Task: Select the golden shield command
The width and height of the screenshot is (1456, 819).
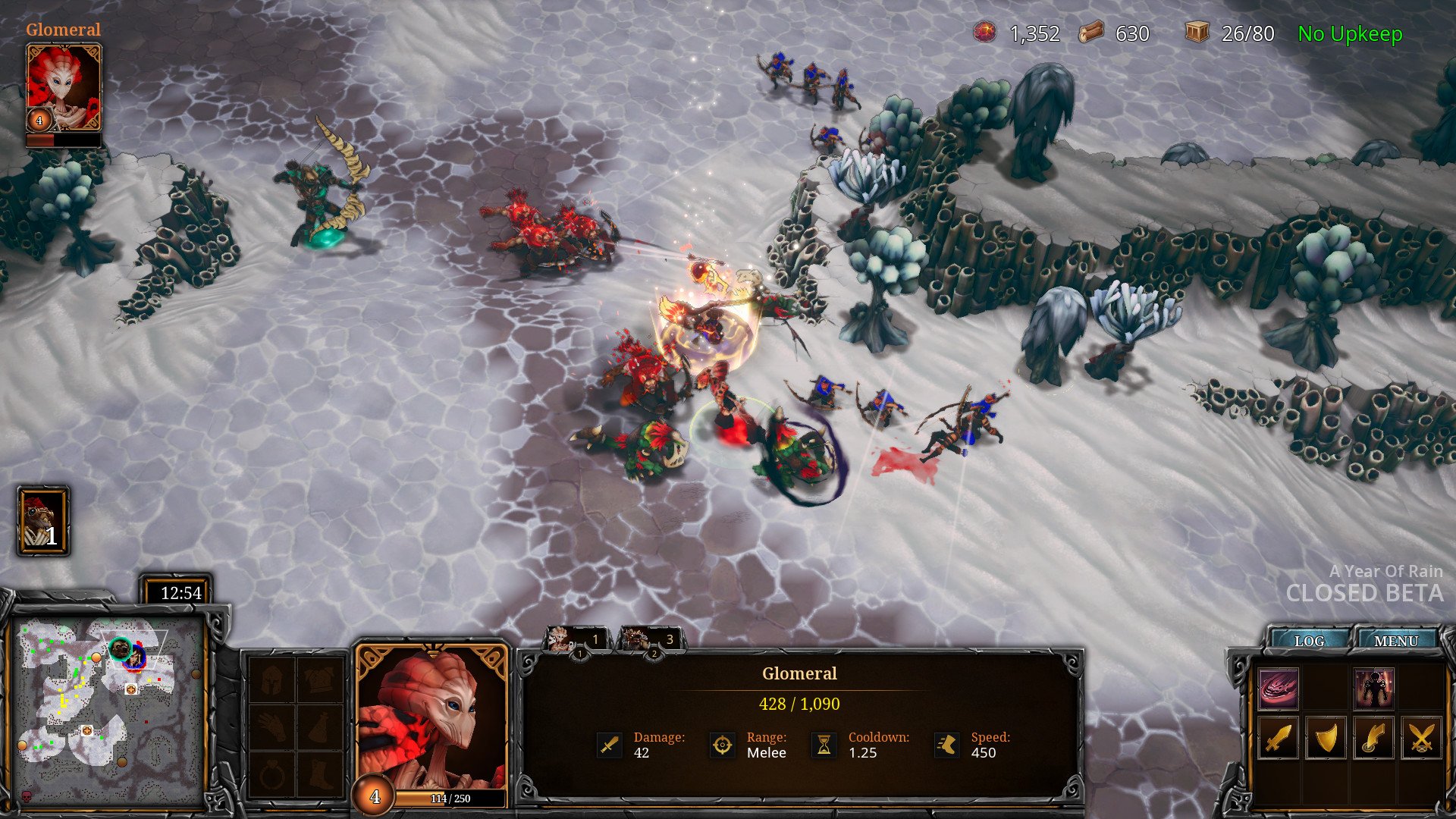Action: click(x=1326, y=737)
